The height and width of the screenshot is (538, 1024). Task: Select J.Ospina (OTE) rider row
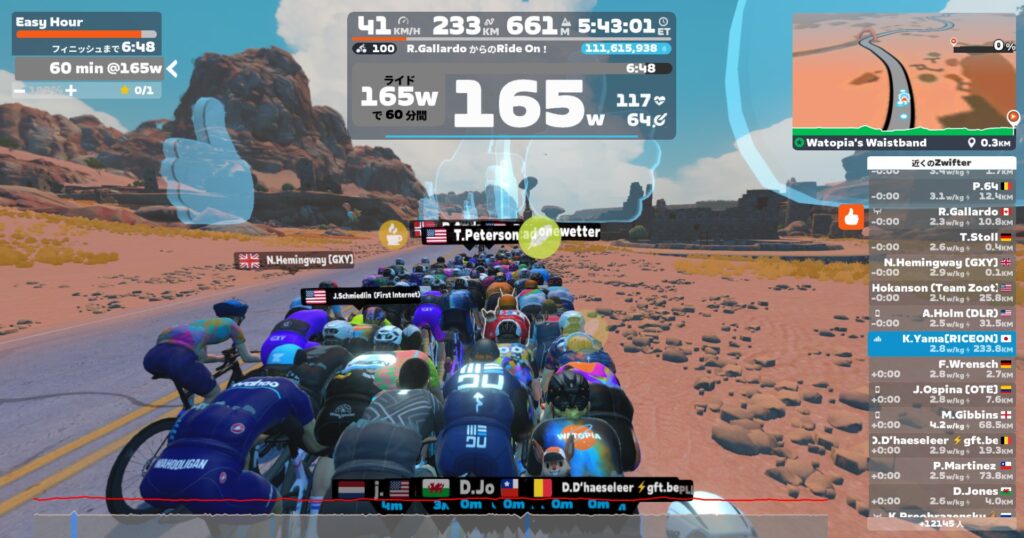click(x=941, y=394)
